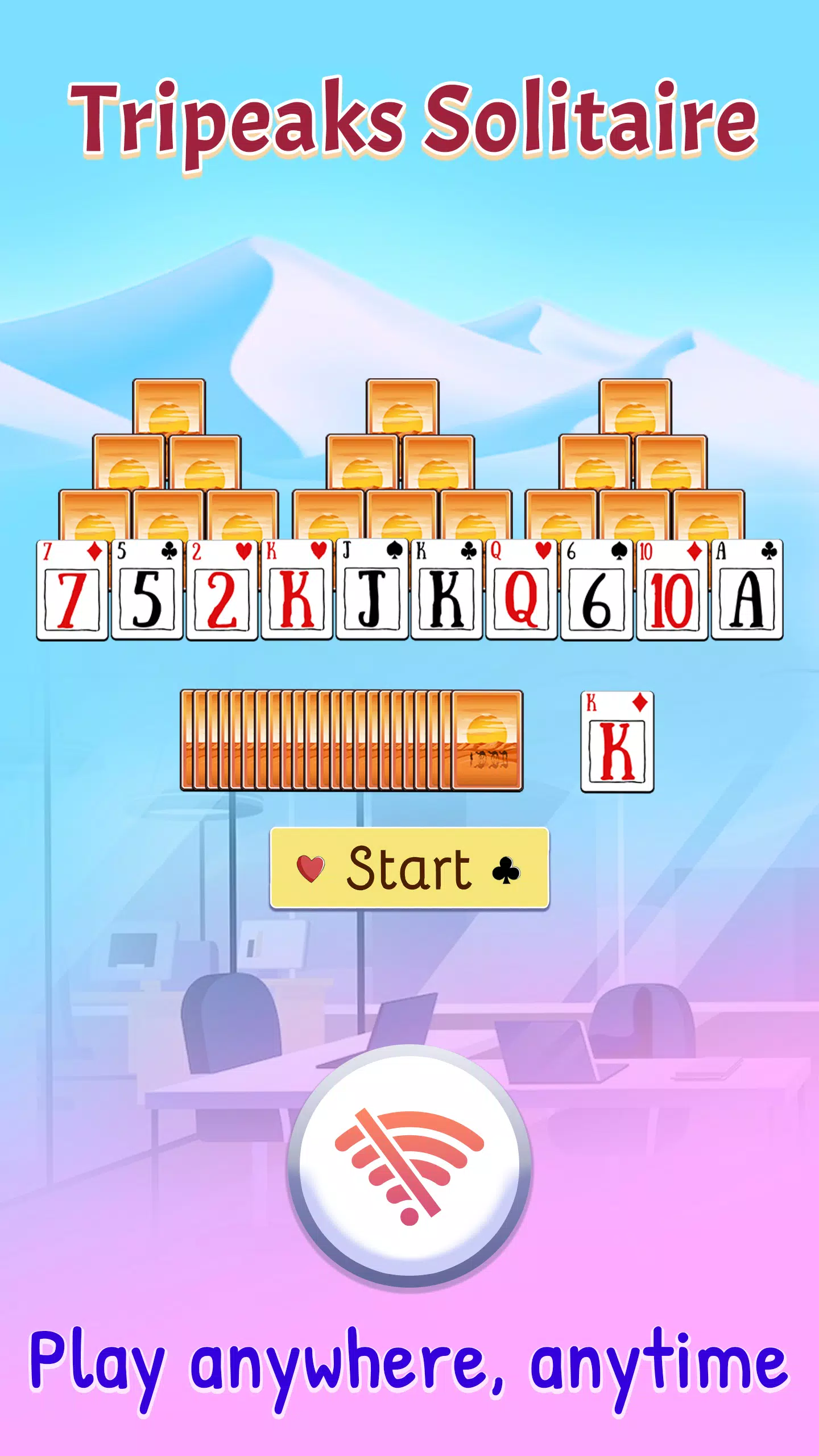819x1456 pixels.
Task: Click the yellow Start button
Action: click(x=409, y=868)
